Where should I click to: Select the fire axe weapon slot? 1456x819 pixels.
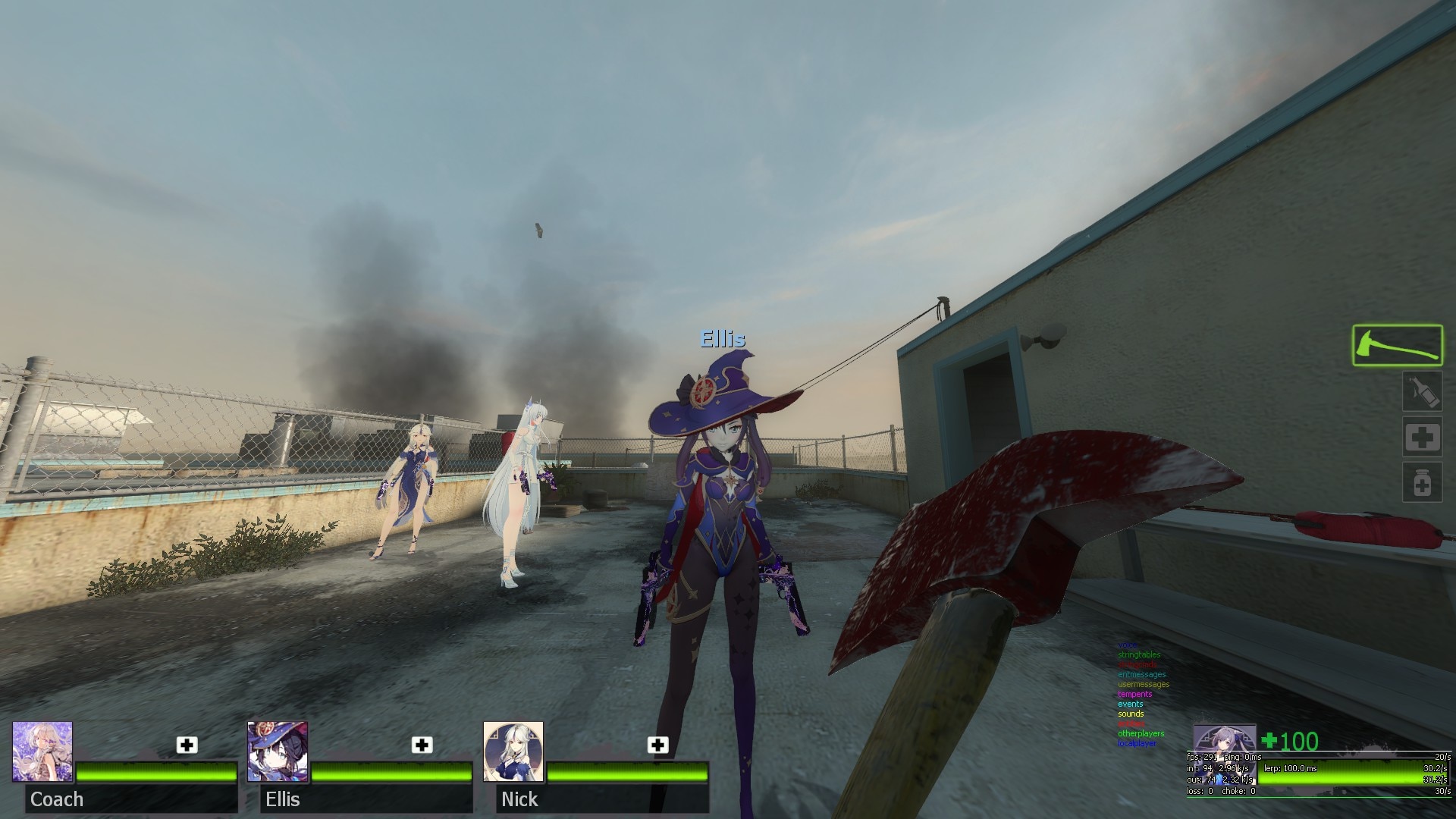(x=1397, y=345)
